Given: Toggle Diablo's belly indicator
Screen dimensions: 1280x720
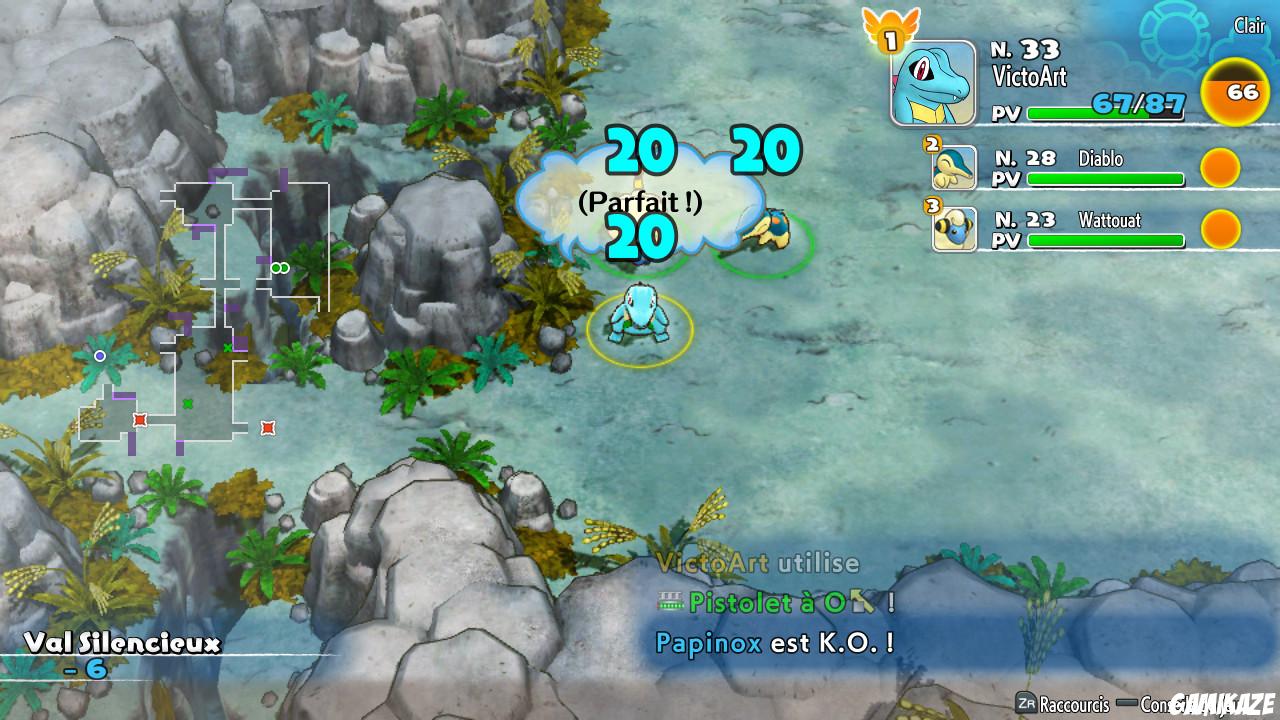Looking at the screenshot, I should pyautogui.click(x=1219, y=167).
